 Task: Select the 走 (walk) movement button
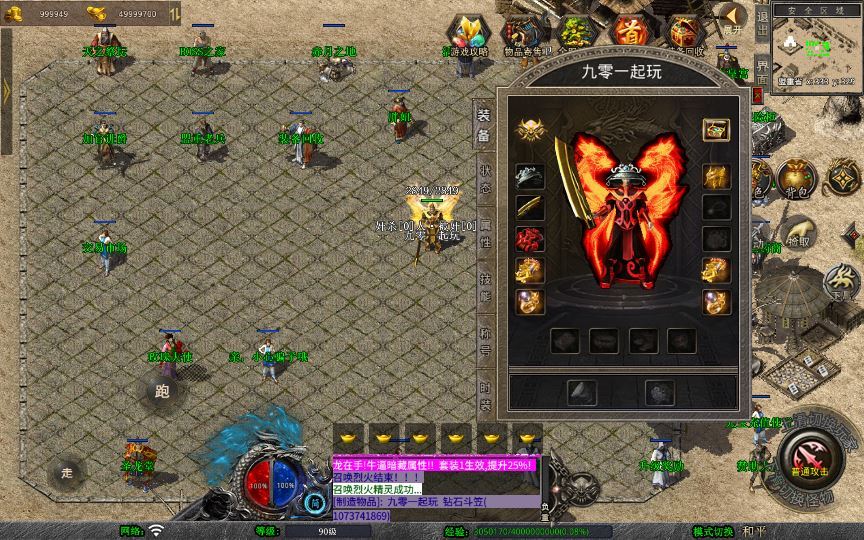[x=67, y=471]
